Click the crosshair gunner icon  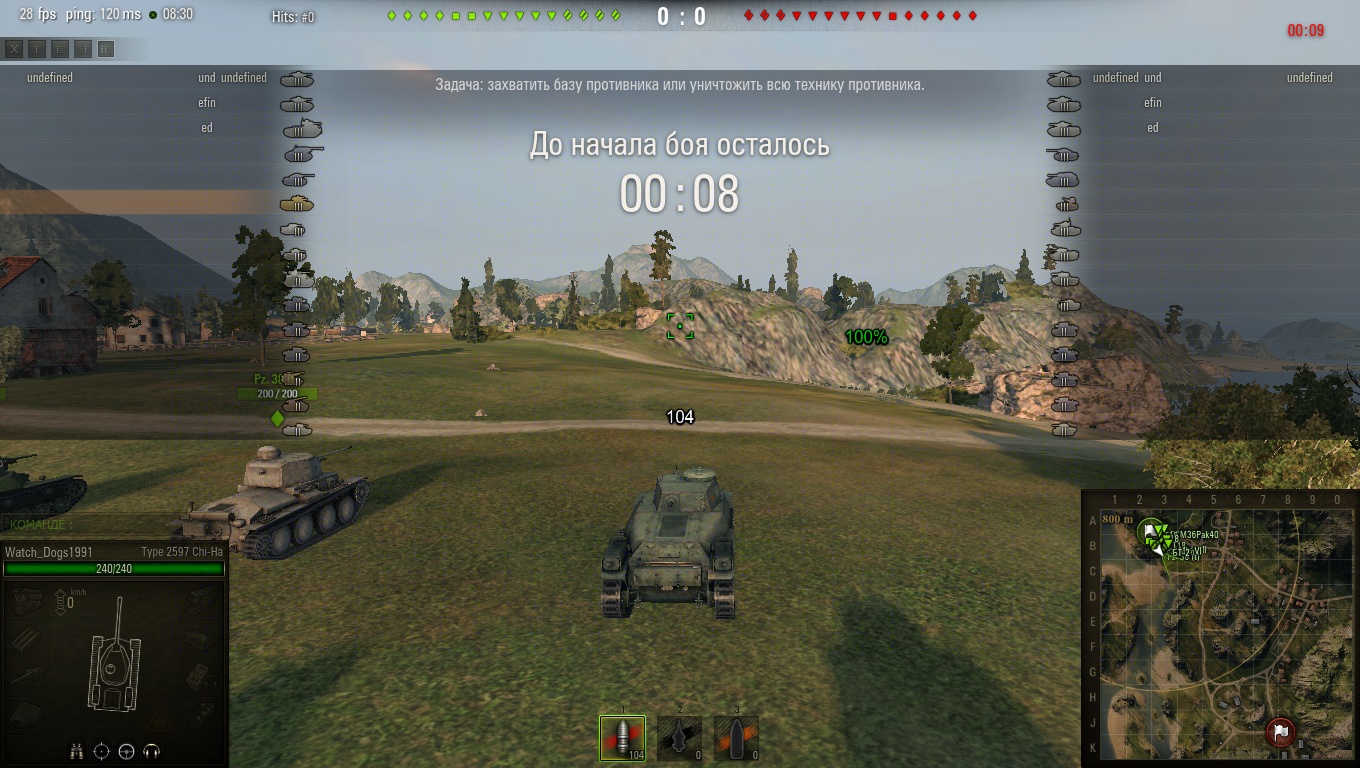101,751
